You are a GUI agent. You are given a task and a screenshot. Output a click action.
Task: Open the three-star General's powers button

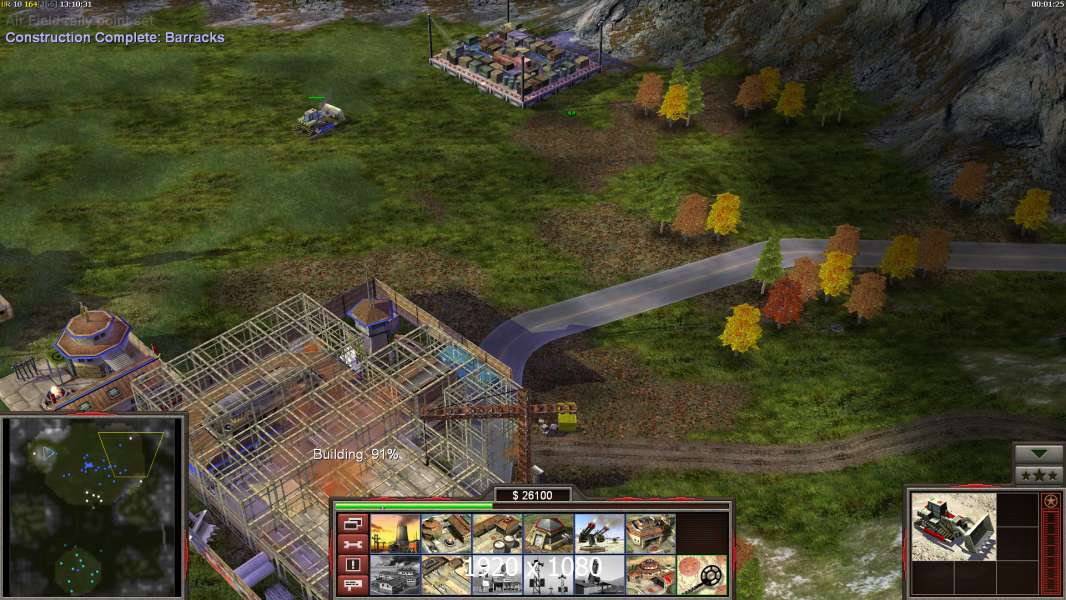click(x=1038, y=474)
